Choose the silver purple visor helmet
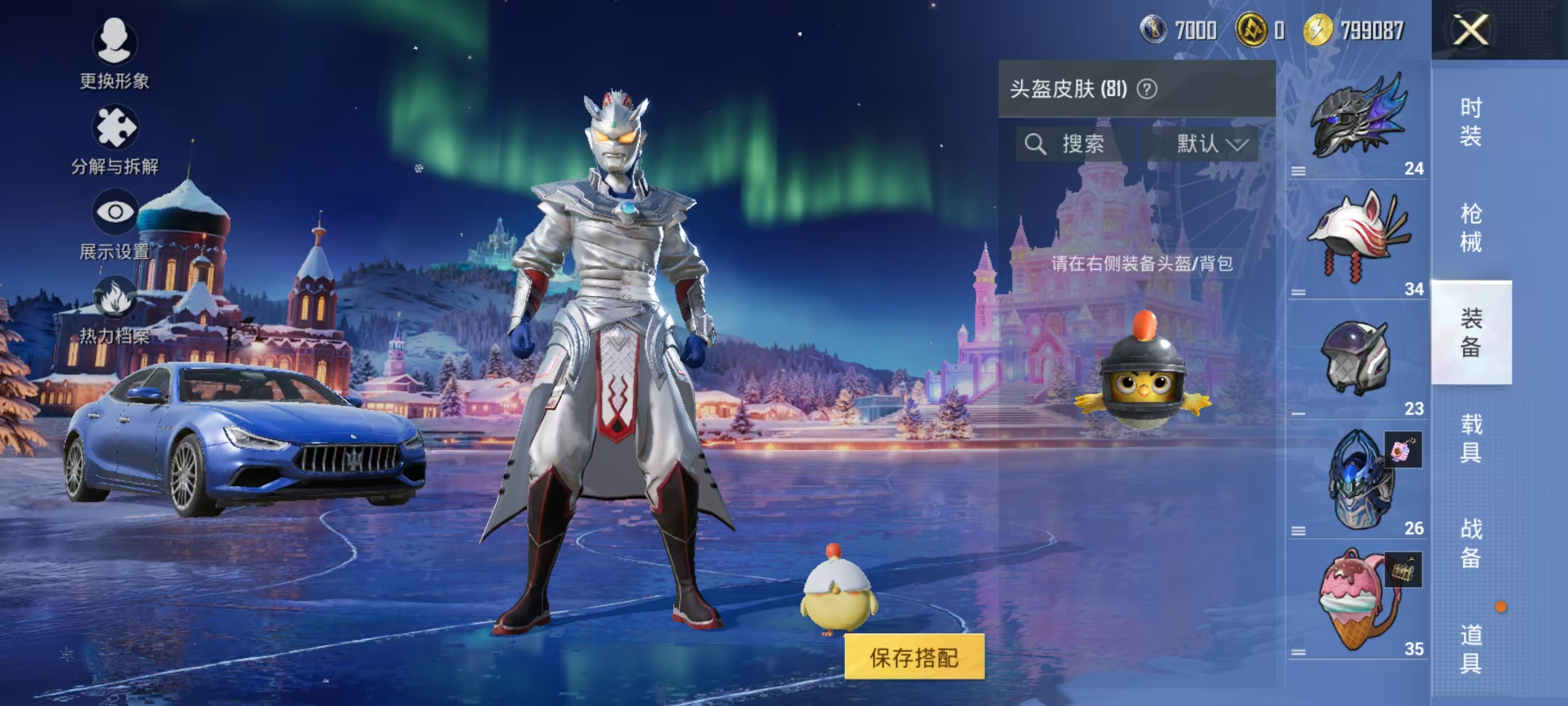The height and width of the screenshot is (706, 1568). pos(1357,358)
